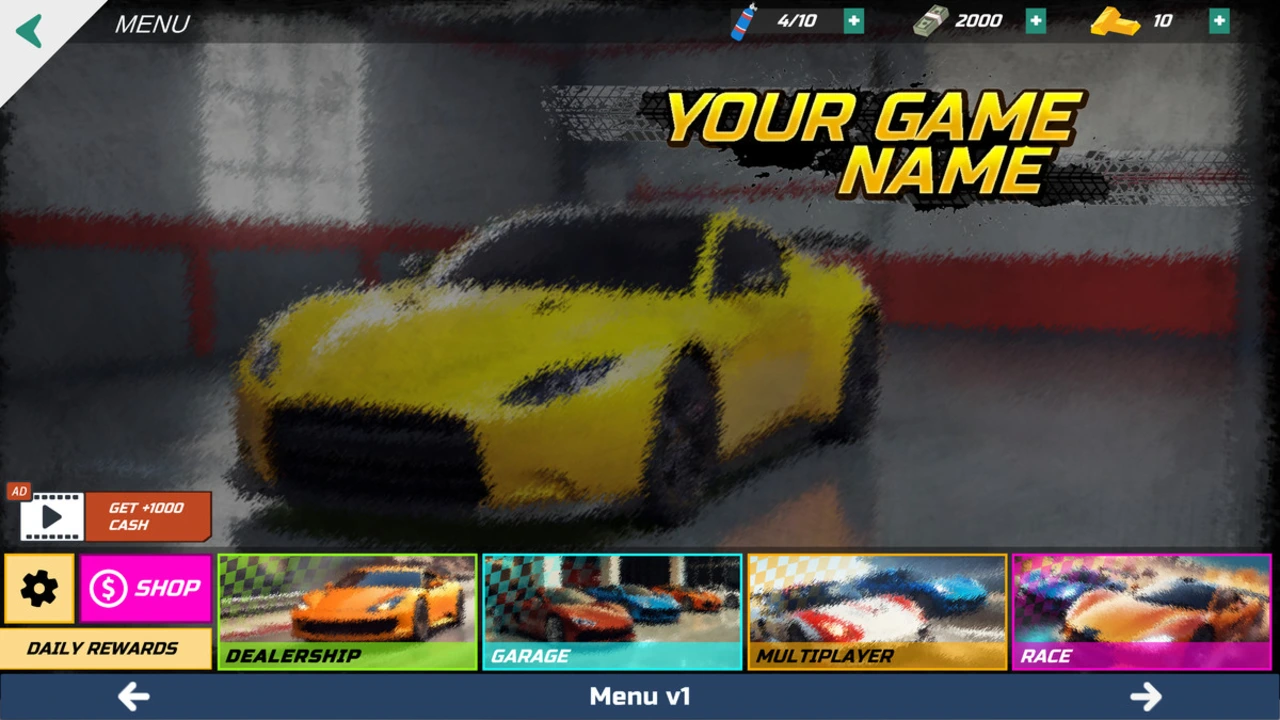Open settings with the gear icon
Viewport: 1280px width, 720px height.
pyautogui.click(x=39, y=589)
